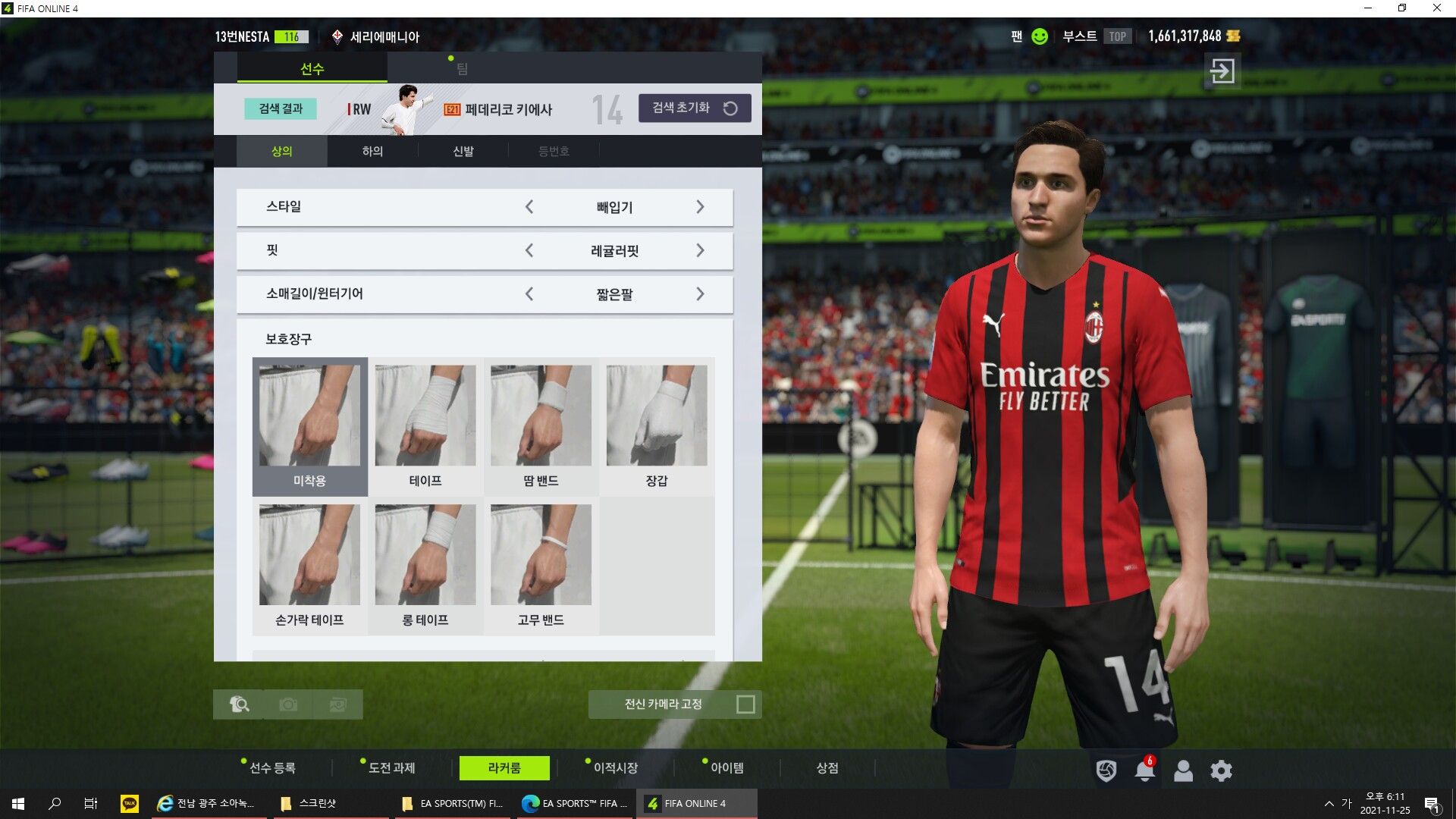Image resolution: width=1456 pixels, height=819 pixels.
Task: Open the 이적시장 menu
Action: click(615, 768)
